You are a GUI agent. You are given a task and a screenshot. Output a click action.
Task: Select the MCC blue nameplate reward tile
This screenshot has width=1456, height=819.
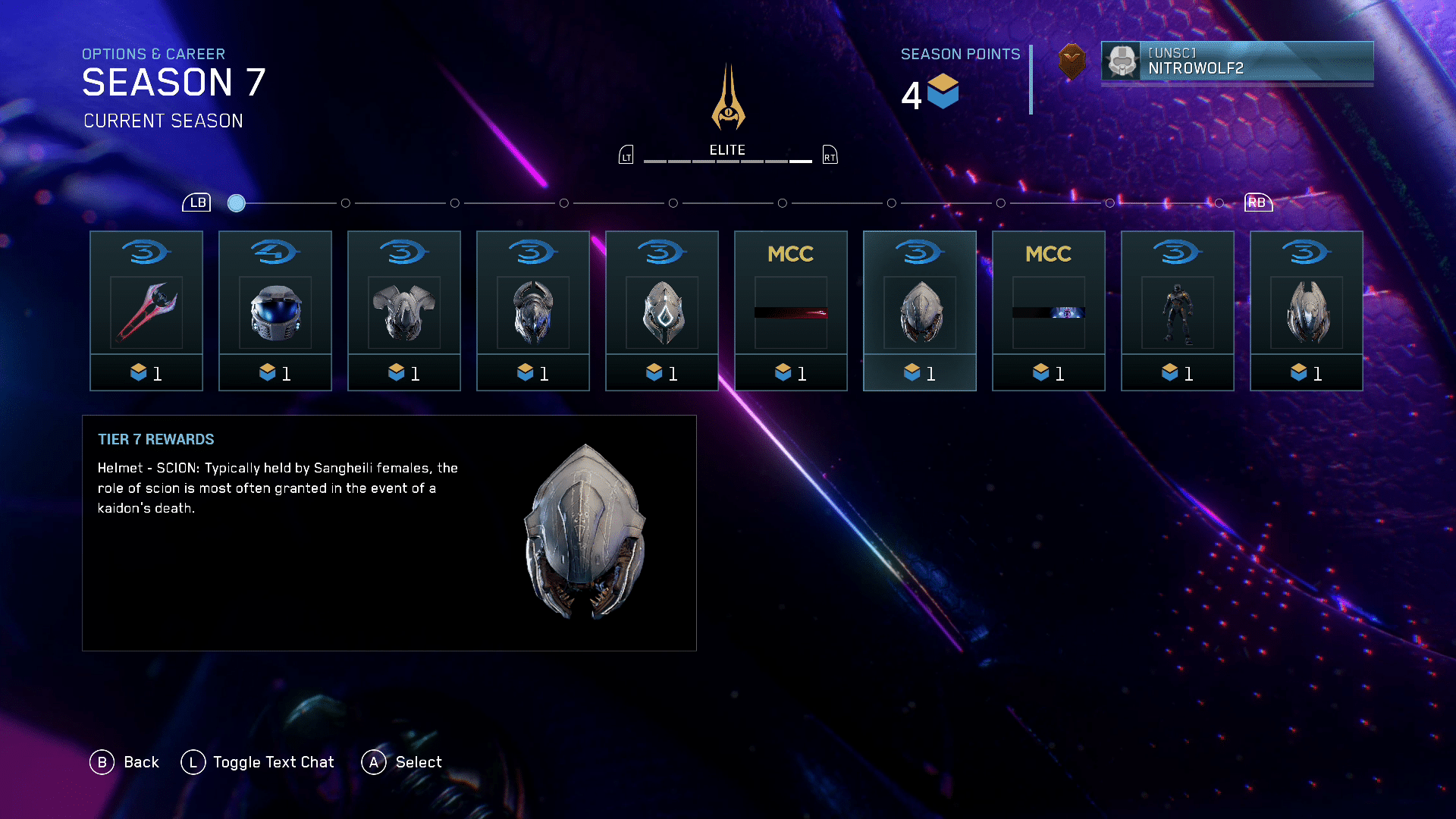(x=1049, y=311)
